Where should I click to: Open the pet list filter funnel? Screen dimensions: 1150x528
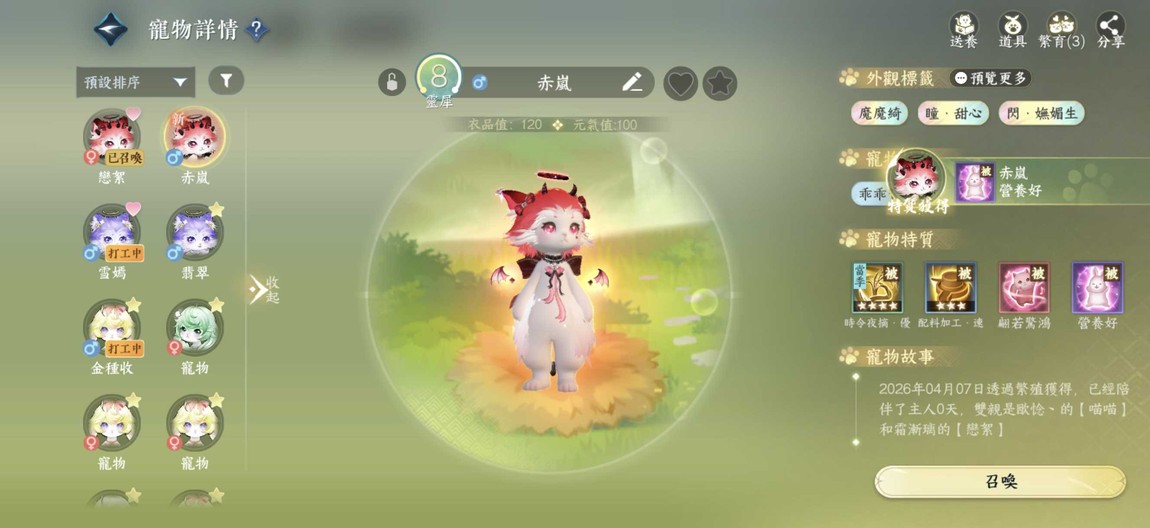tap(226, 81)
